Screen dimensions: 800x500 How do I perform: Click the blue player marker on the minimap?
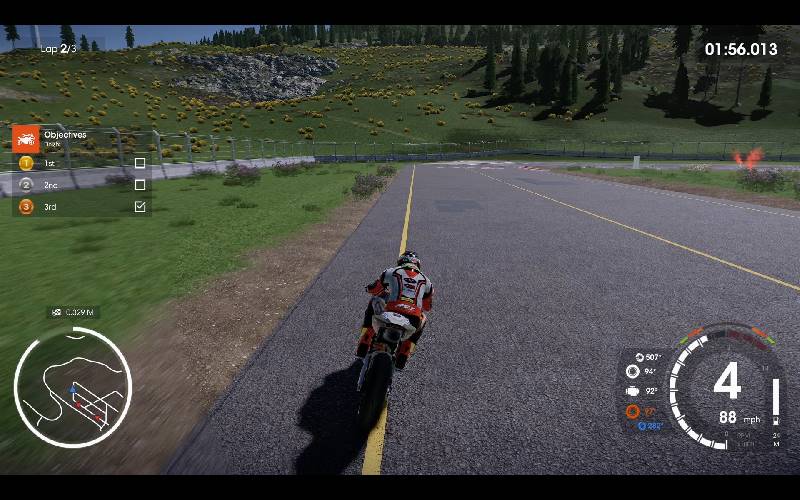[72, 388]
